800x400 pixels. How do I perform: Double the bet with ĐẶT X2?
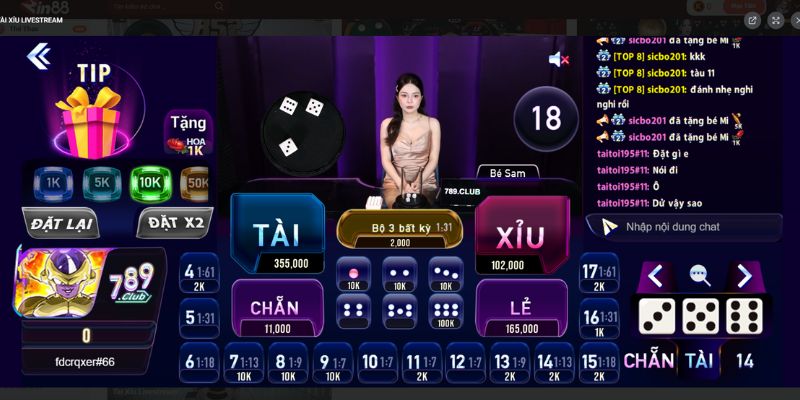click(173, 223)
